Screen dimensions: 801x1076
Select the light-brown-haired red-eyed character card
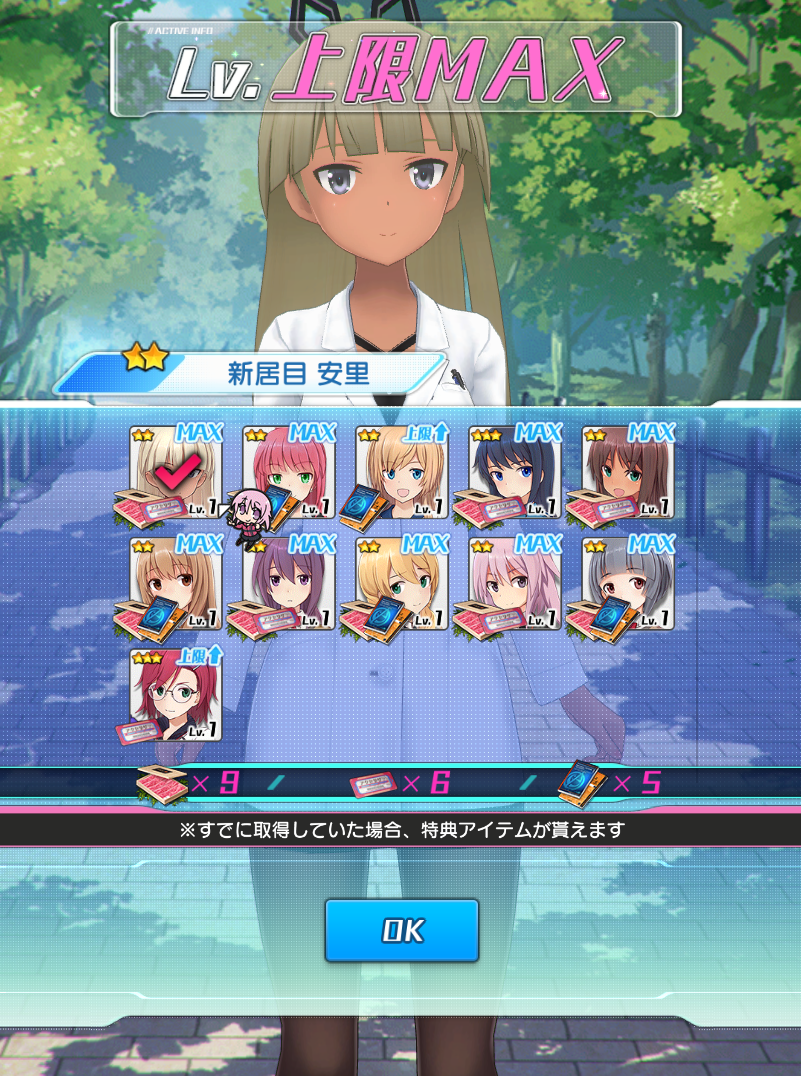coord(176,584)
